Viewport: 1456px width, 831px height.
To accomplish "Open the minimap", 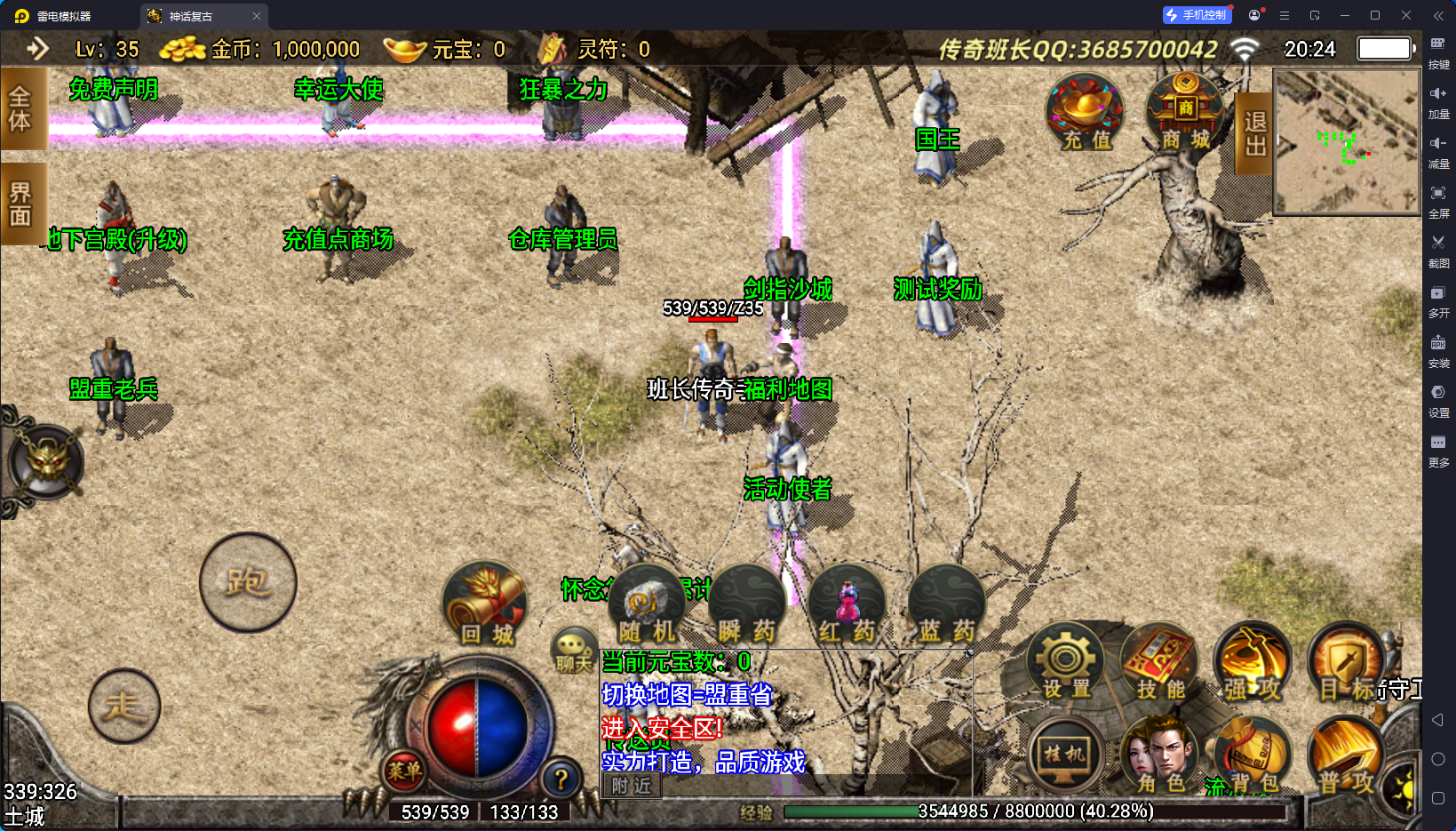I will (x=1347, y=142).
